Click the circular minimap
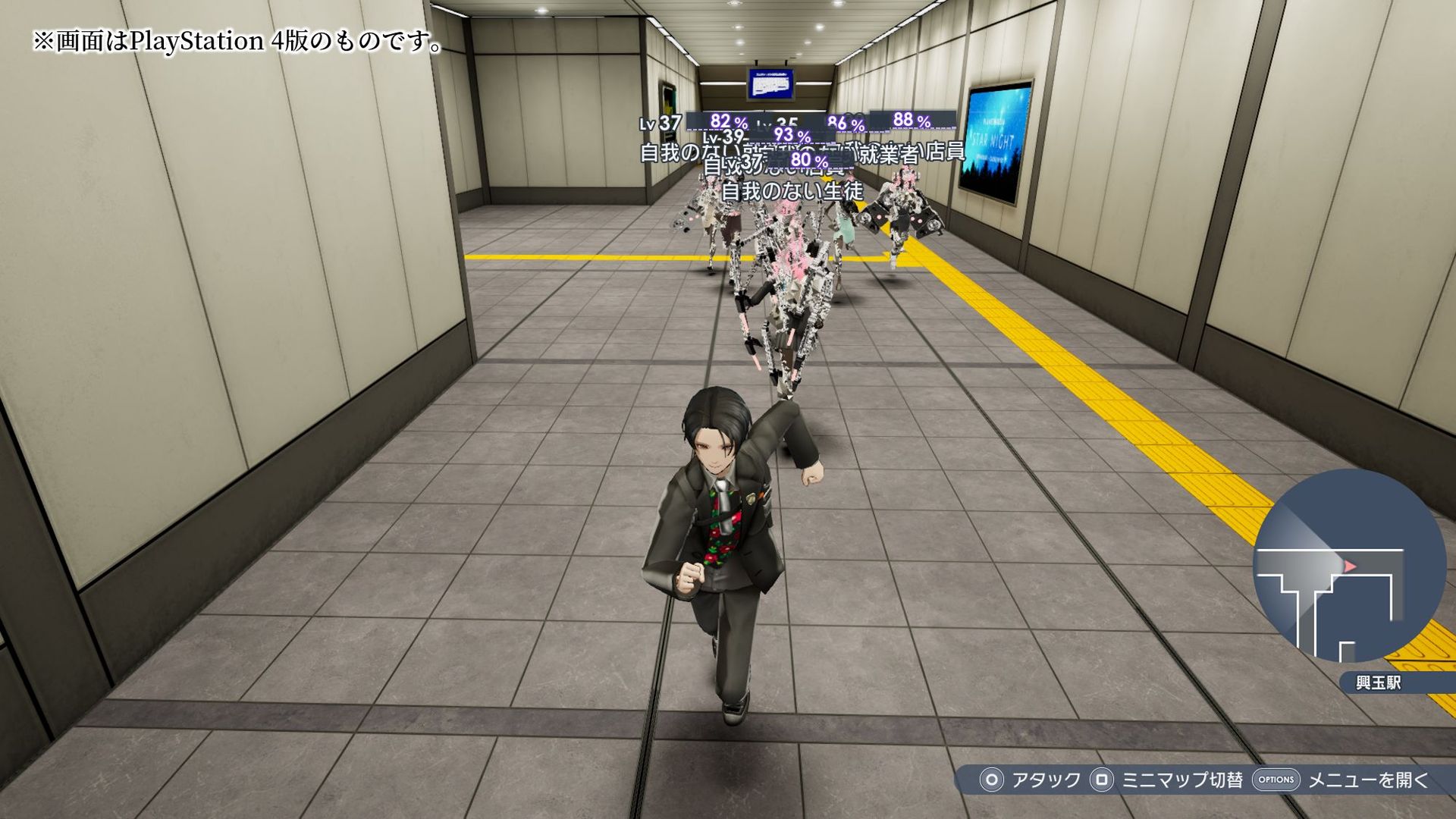This screenshot has width=1456, height=819. click(x=1348, y=566)
